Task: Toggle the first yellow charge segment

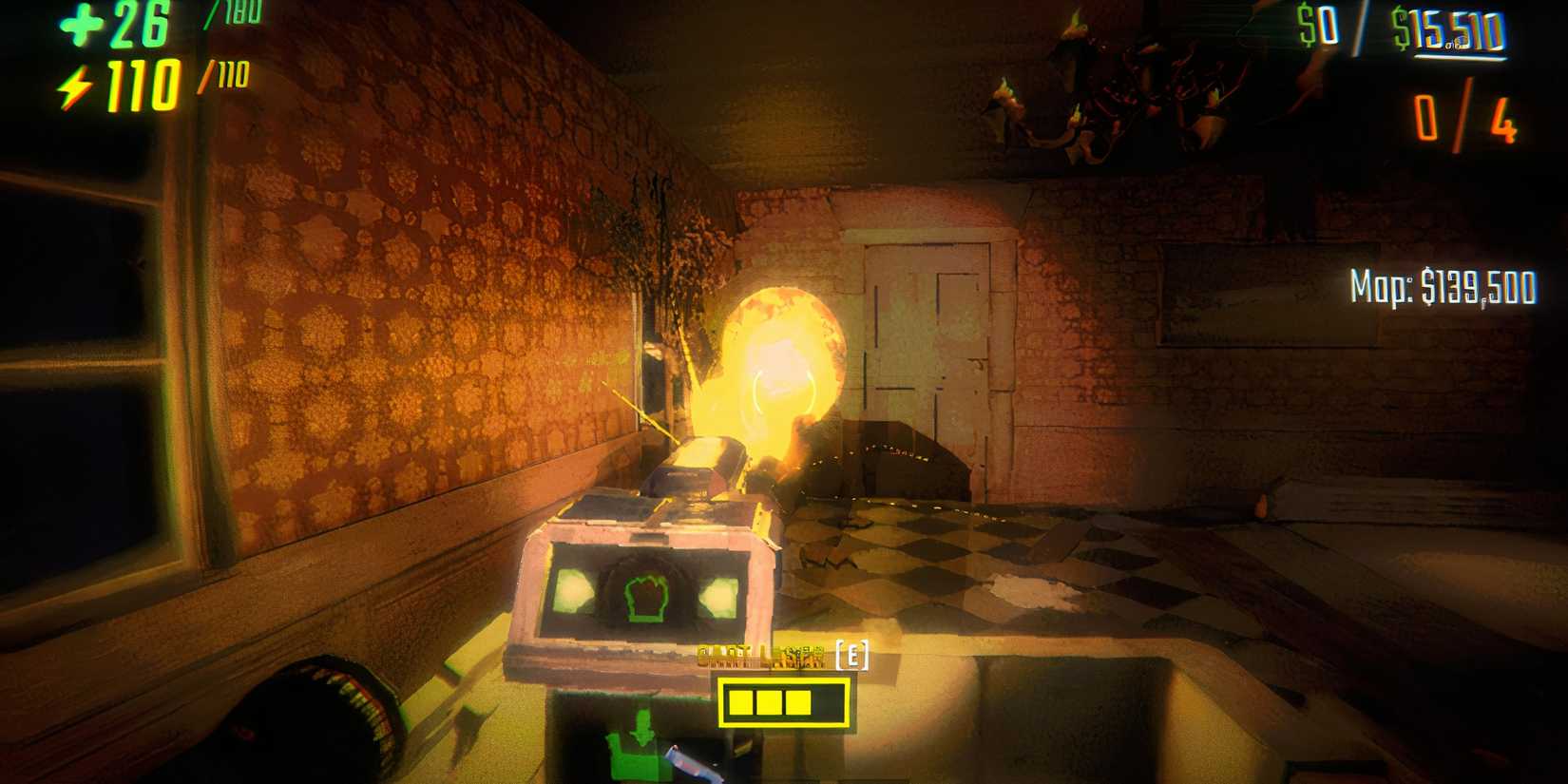Action: pos(743,703)
